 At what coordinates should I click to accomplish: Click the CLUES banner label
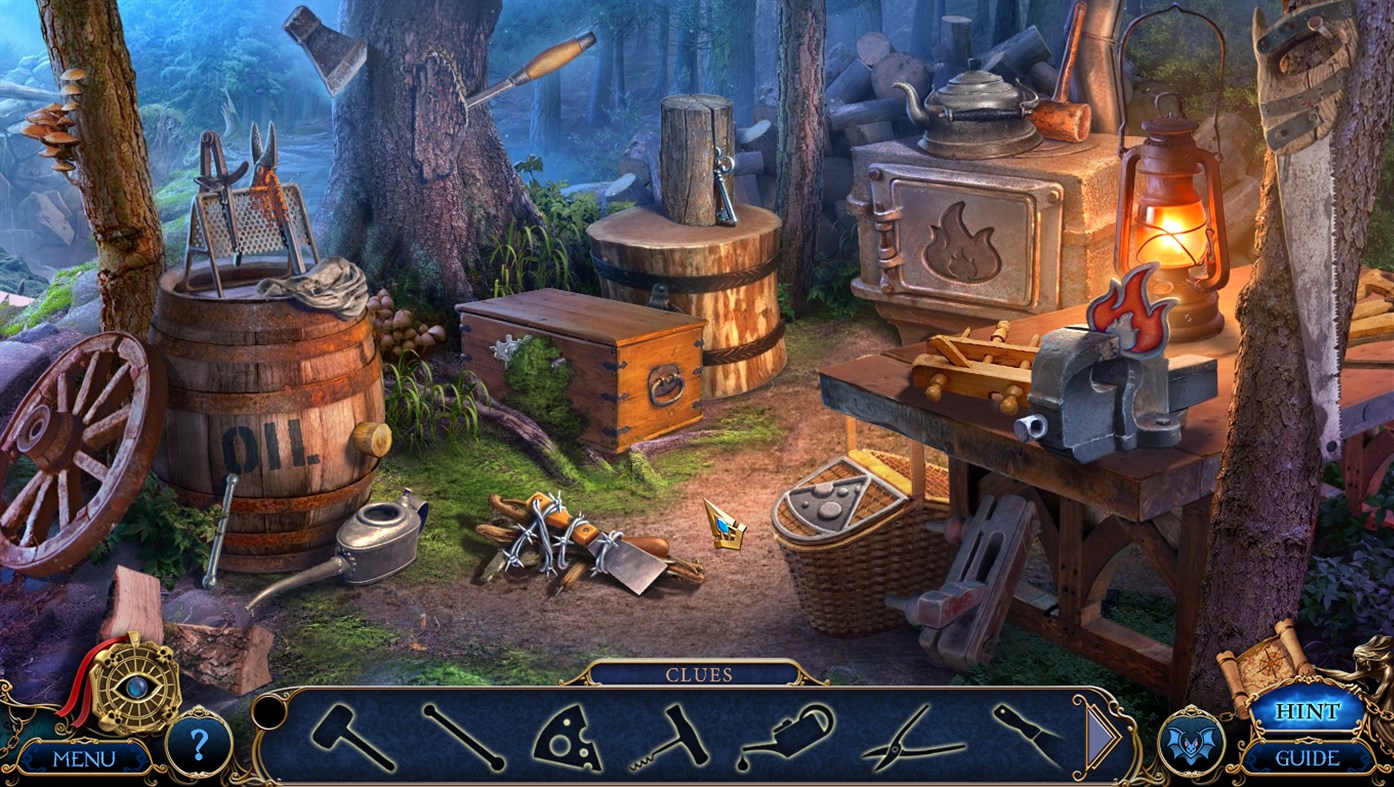pyautogui.click(x=697, y=674)
